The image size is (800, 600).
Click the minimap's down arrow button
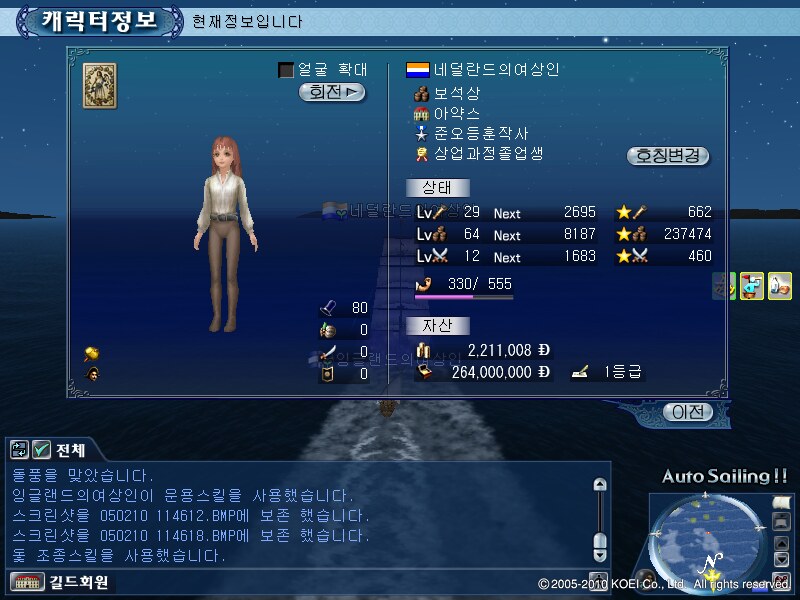click(783, 561)
